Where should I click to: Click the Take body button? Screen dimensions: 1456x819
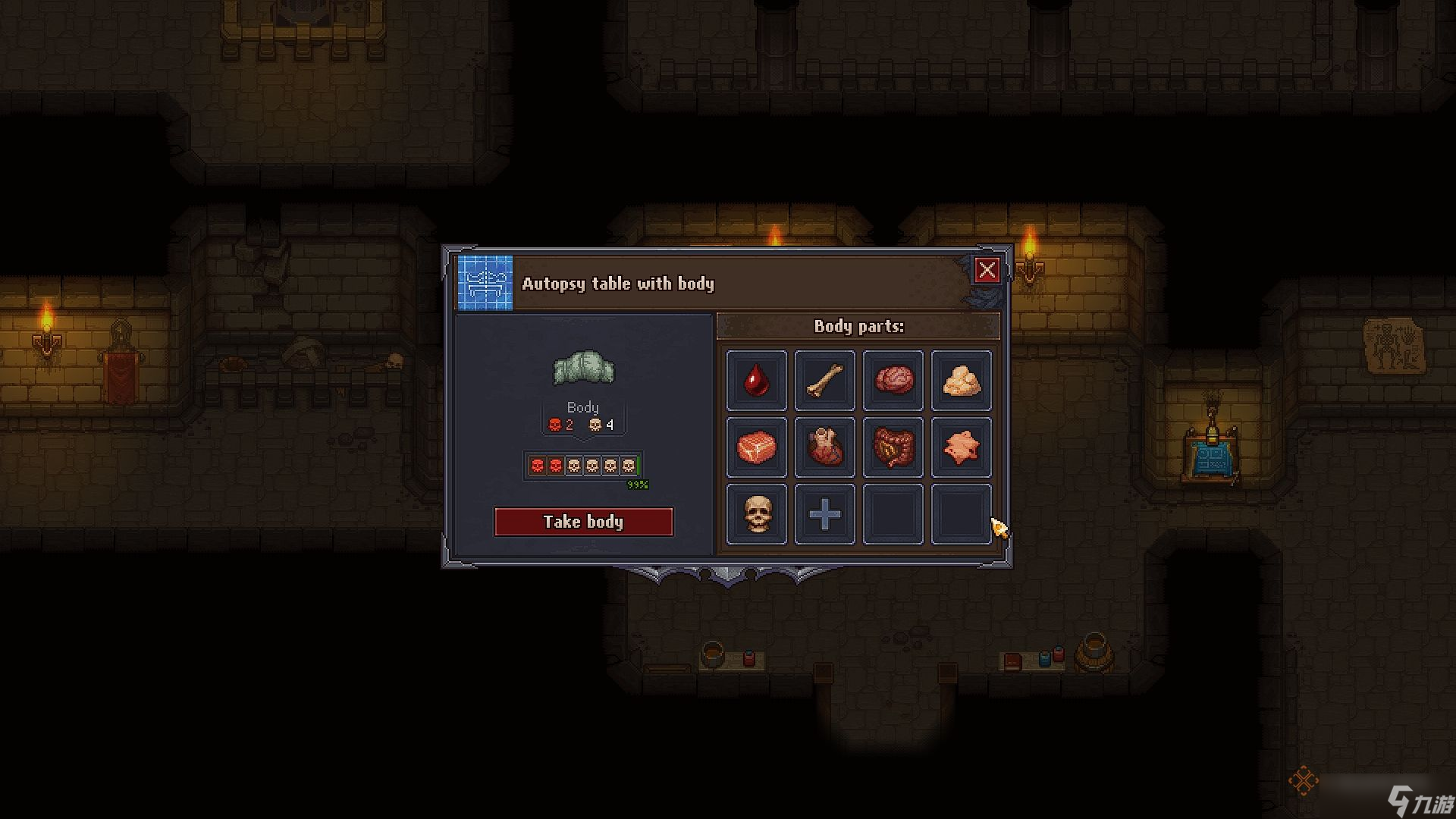coord(583,522)
